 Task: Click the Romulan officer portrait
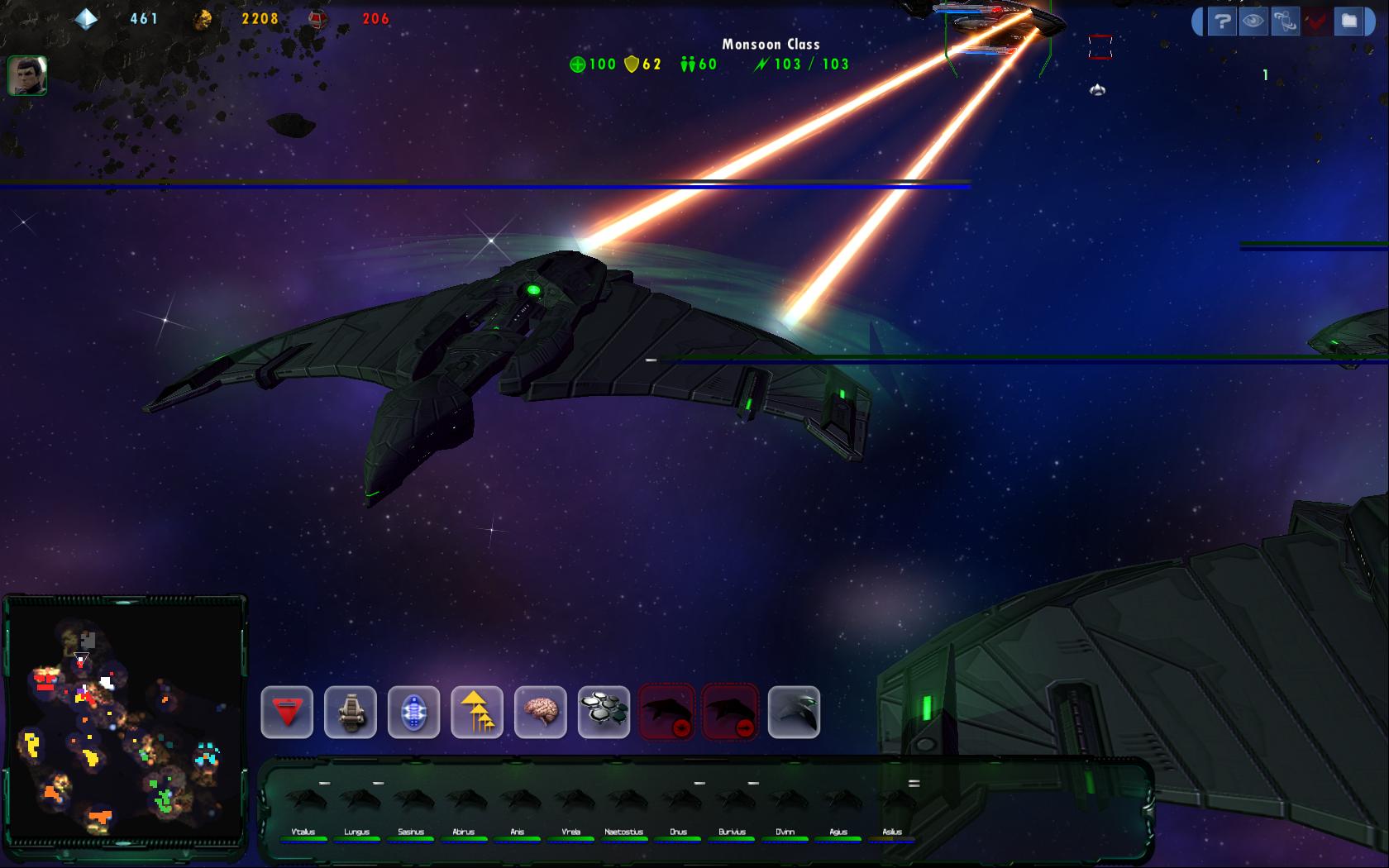click(x=27, y=75)
